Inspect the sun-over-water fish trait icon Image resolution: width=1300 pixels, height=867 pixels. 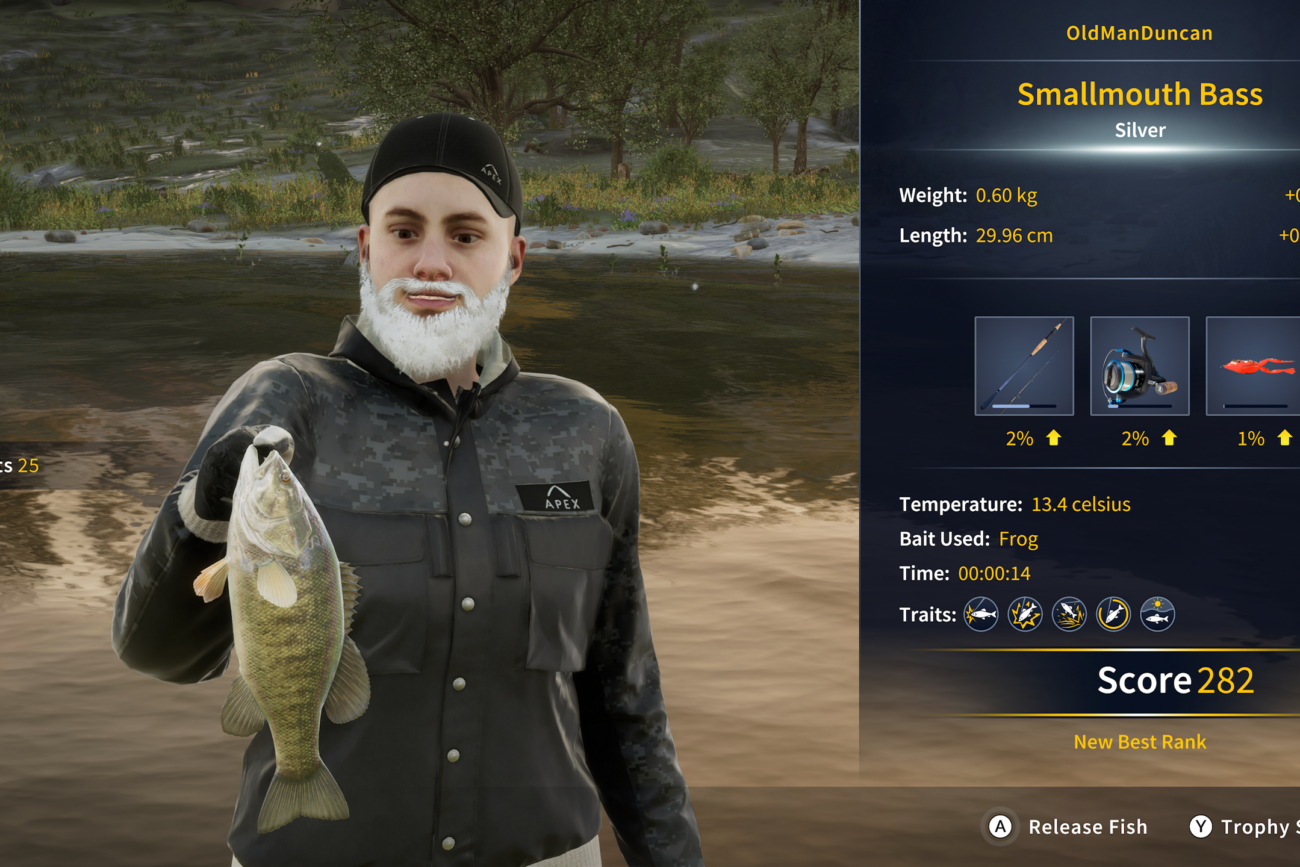[1158, 614]
